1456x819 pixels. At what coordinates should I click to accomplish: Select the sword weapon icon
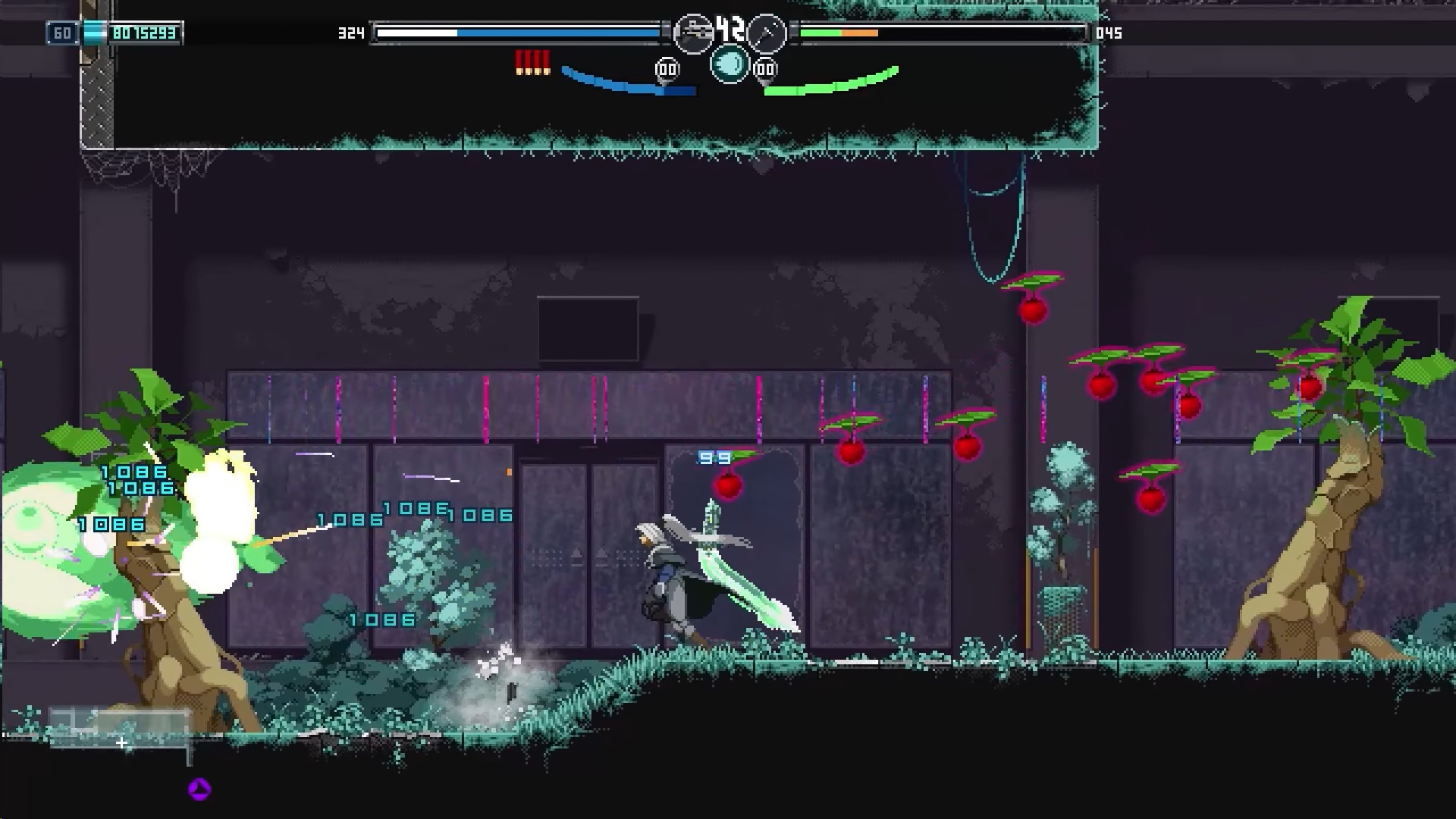[x=767, y=33]
